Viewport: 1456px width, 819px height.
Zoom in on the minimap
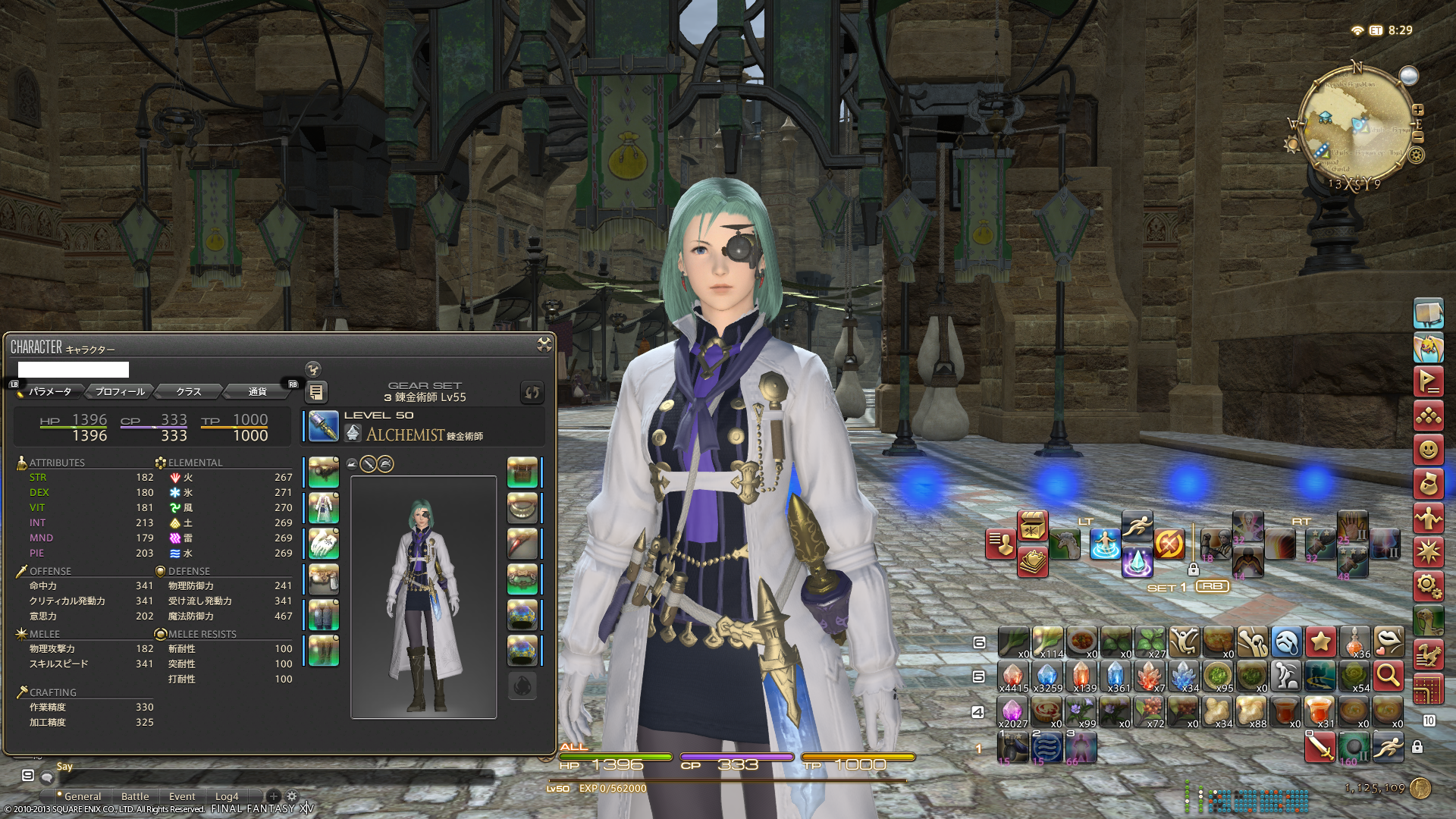1418,110
